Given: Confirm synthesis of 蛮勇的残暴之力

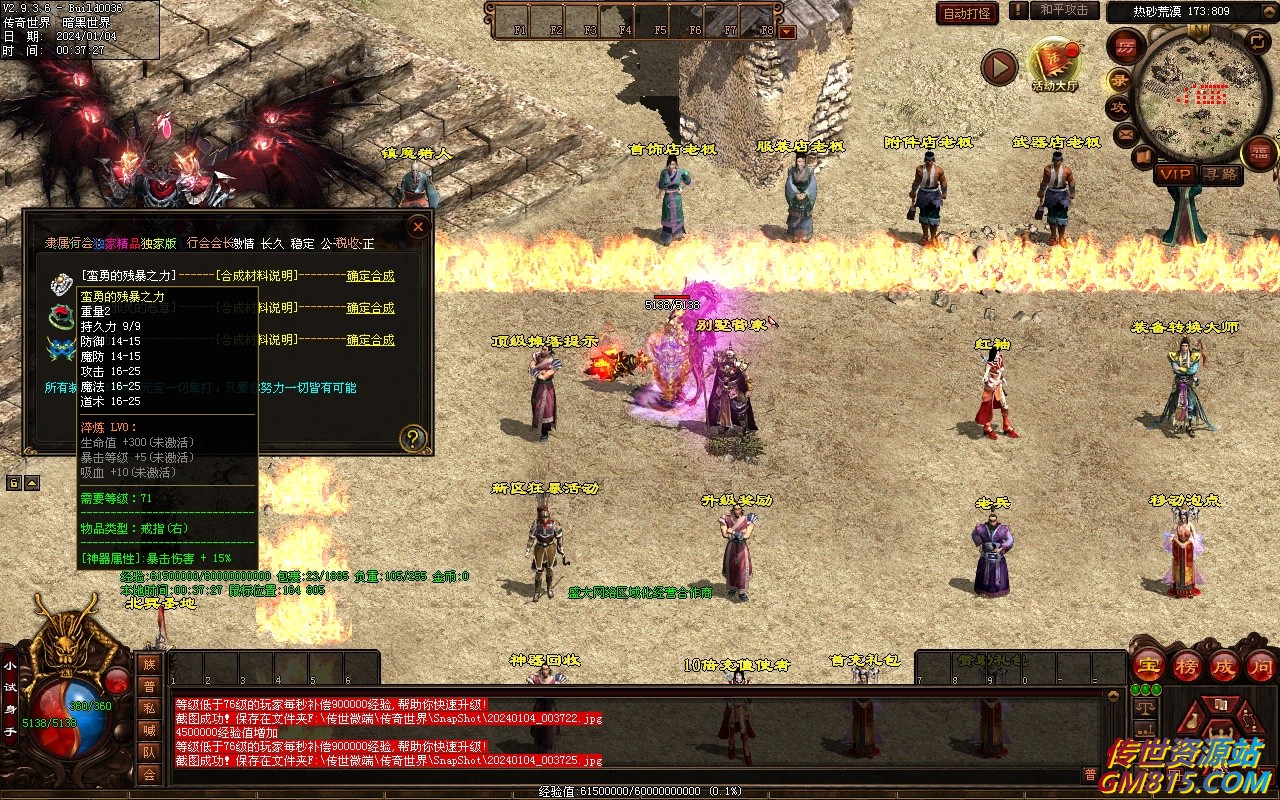Looking at the screenshot, I should click(x=370, y=276).
